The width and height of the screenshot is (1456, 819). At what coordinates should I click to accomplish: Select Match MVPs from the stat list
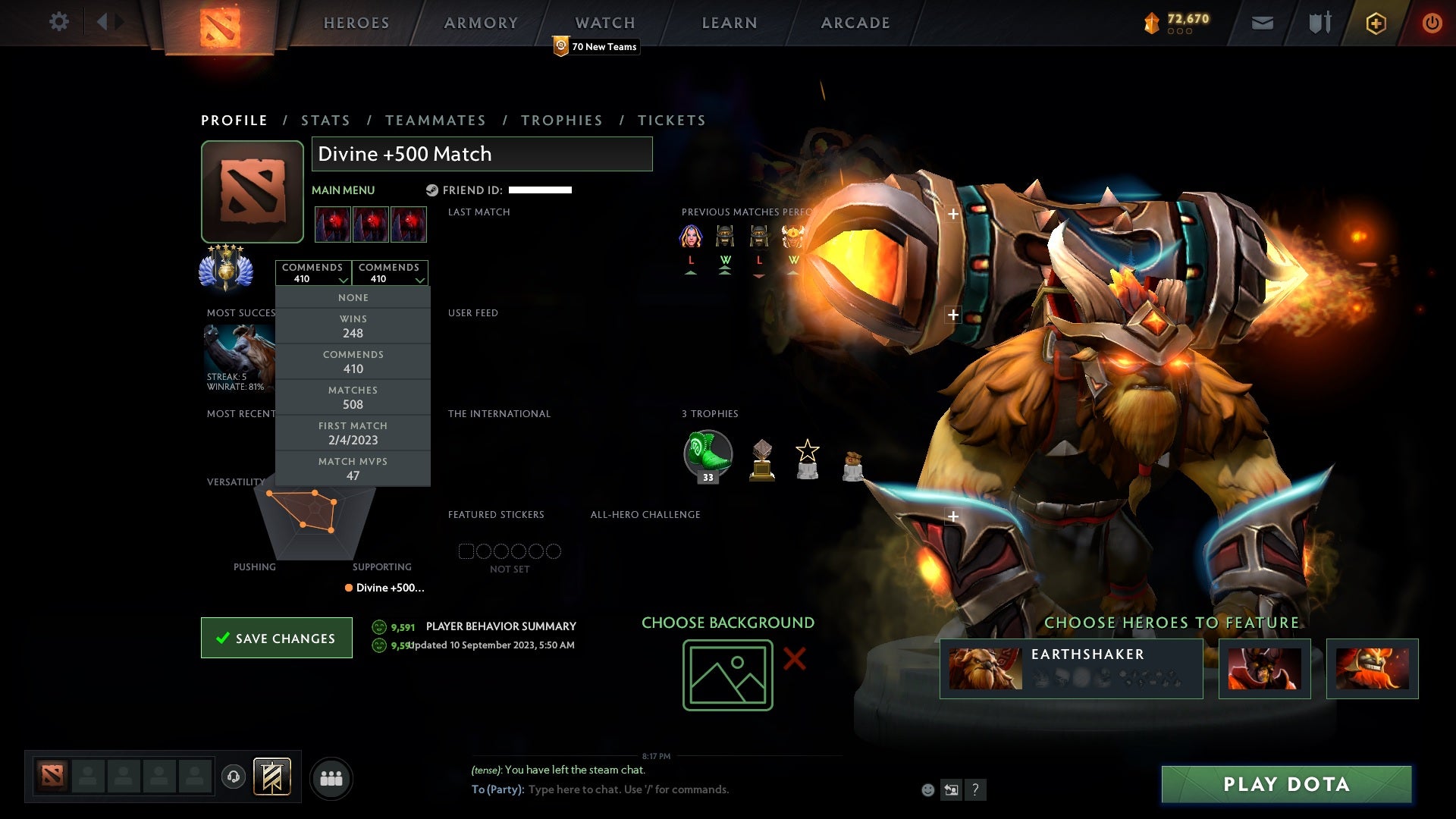(353, 467)
